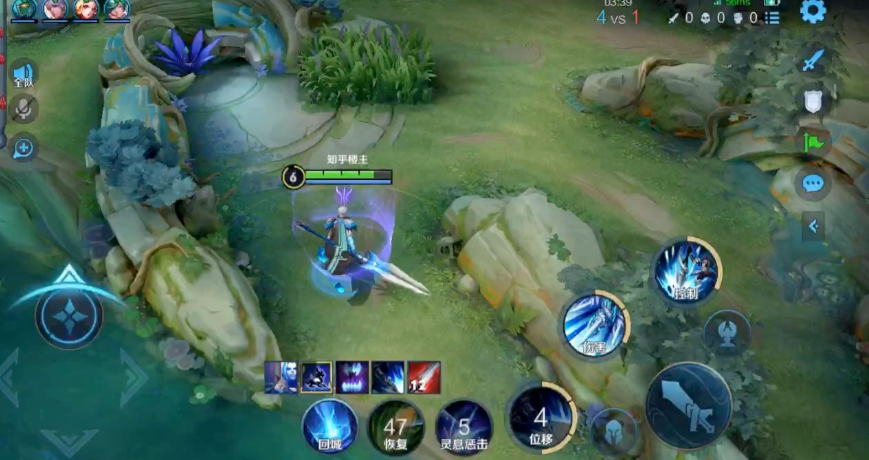Open the settings gear menu

pyautogui.click(x=813, y=12)
